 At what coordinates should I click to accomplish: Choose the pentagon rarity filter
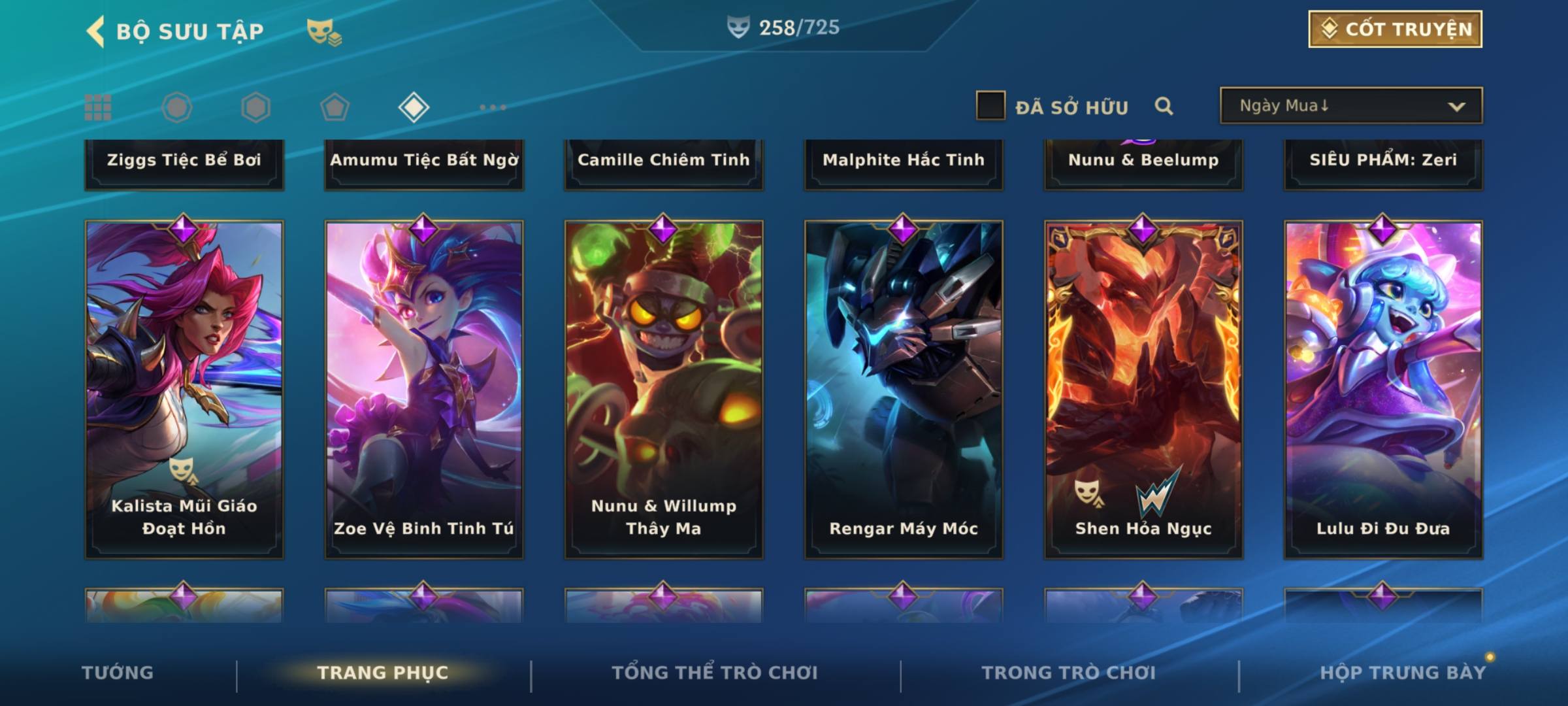point(335,107)
